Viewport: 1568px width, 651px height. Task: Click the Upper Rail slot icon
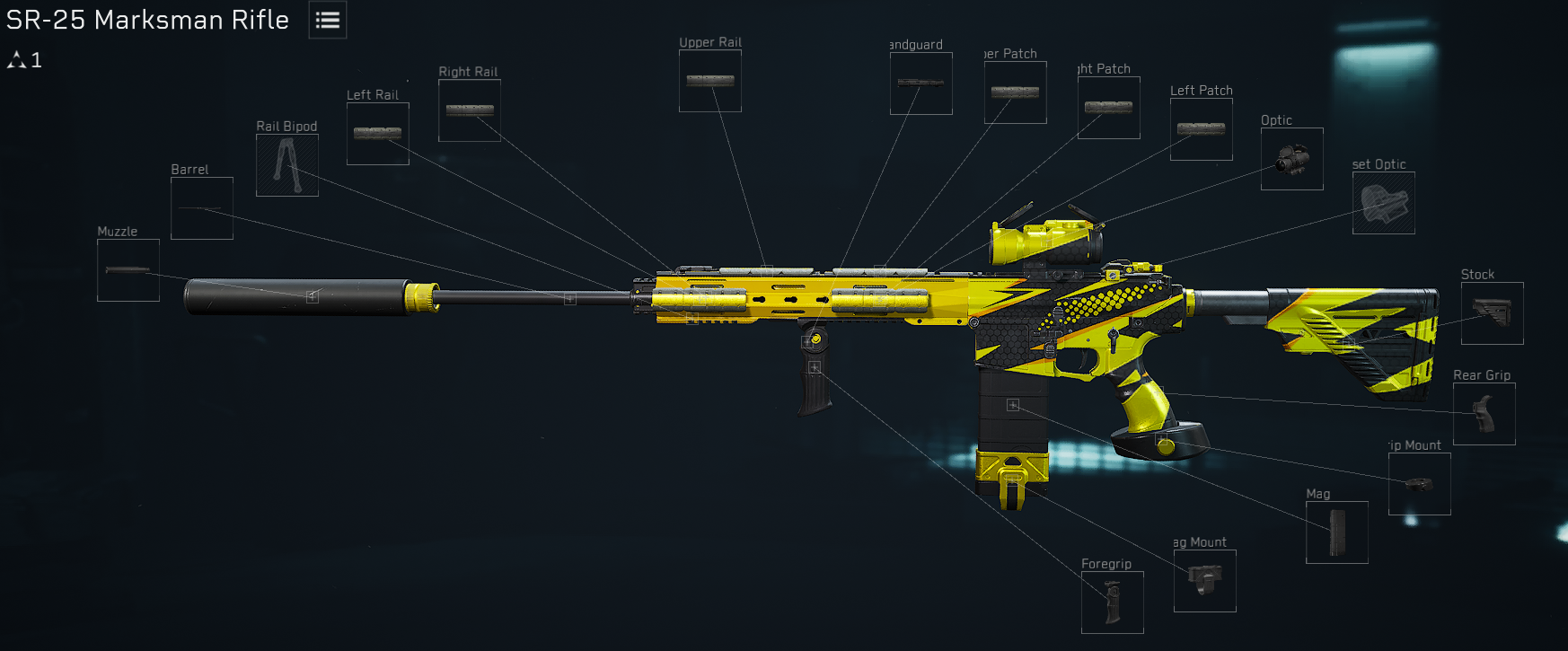pos(709,82)
